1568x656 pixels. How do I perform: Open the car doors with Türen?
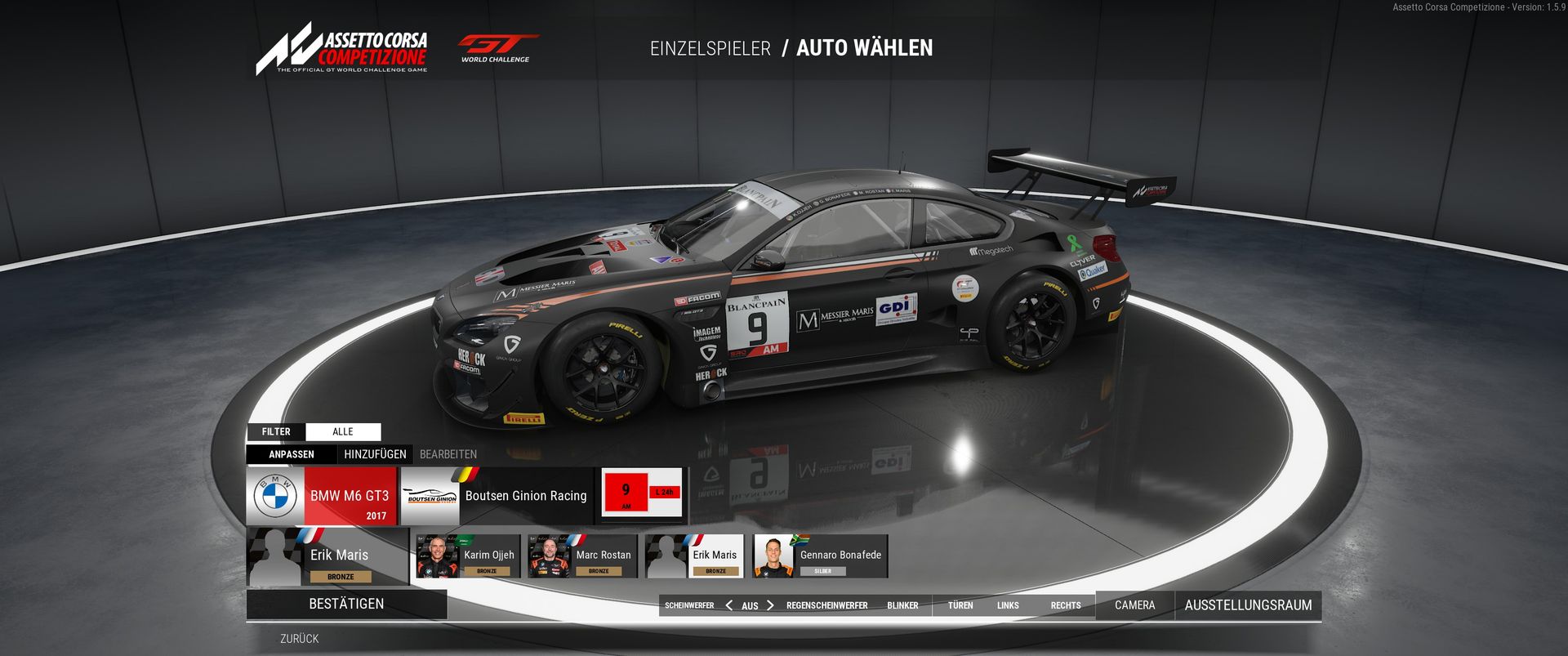click(960, 605)
